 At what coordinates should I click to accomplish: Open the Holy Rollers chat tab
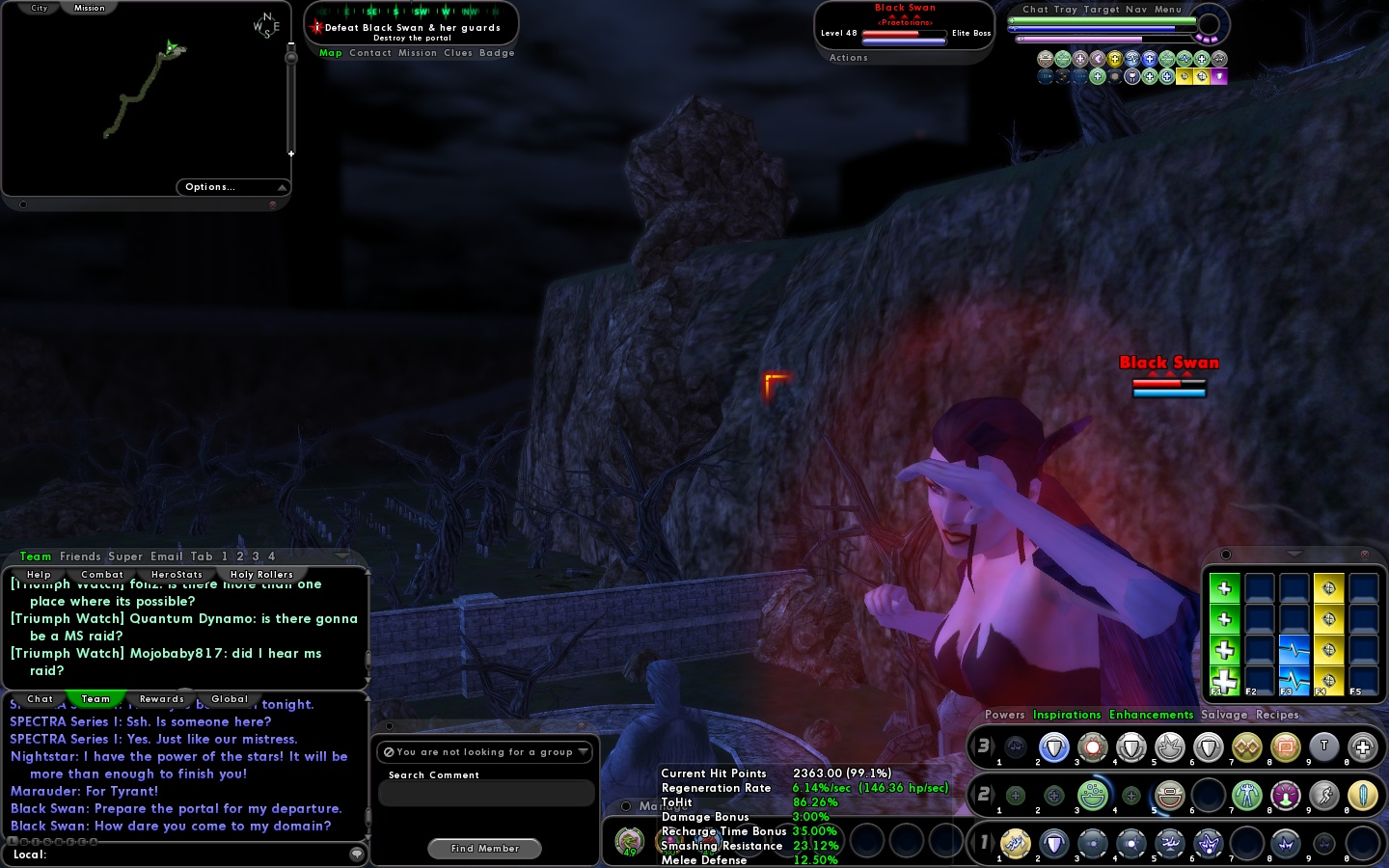tap(261, 575)
